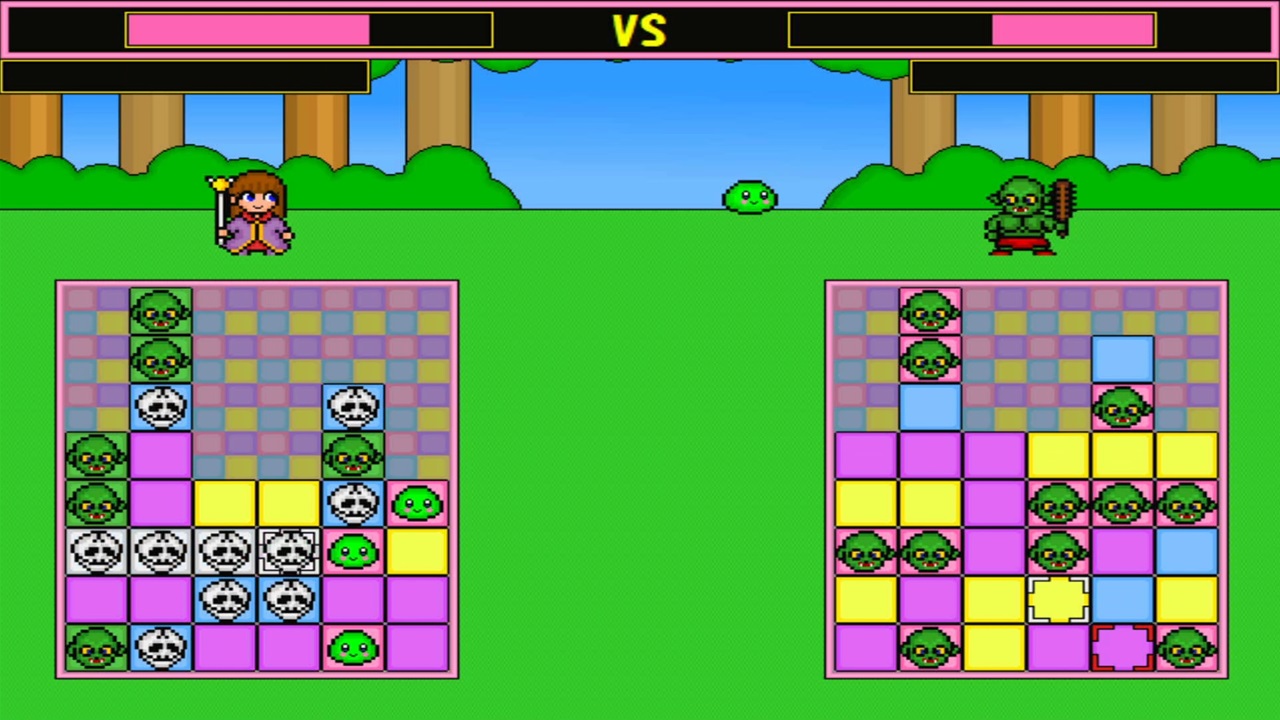Click the red-outlined purple tile on right board
Viewport: 1280px width, 720px height.
(1125, 647)
